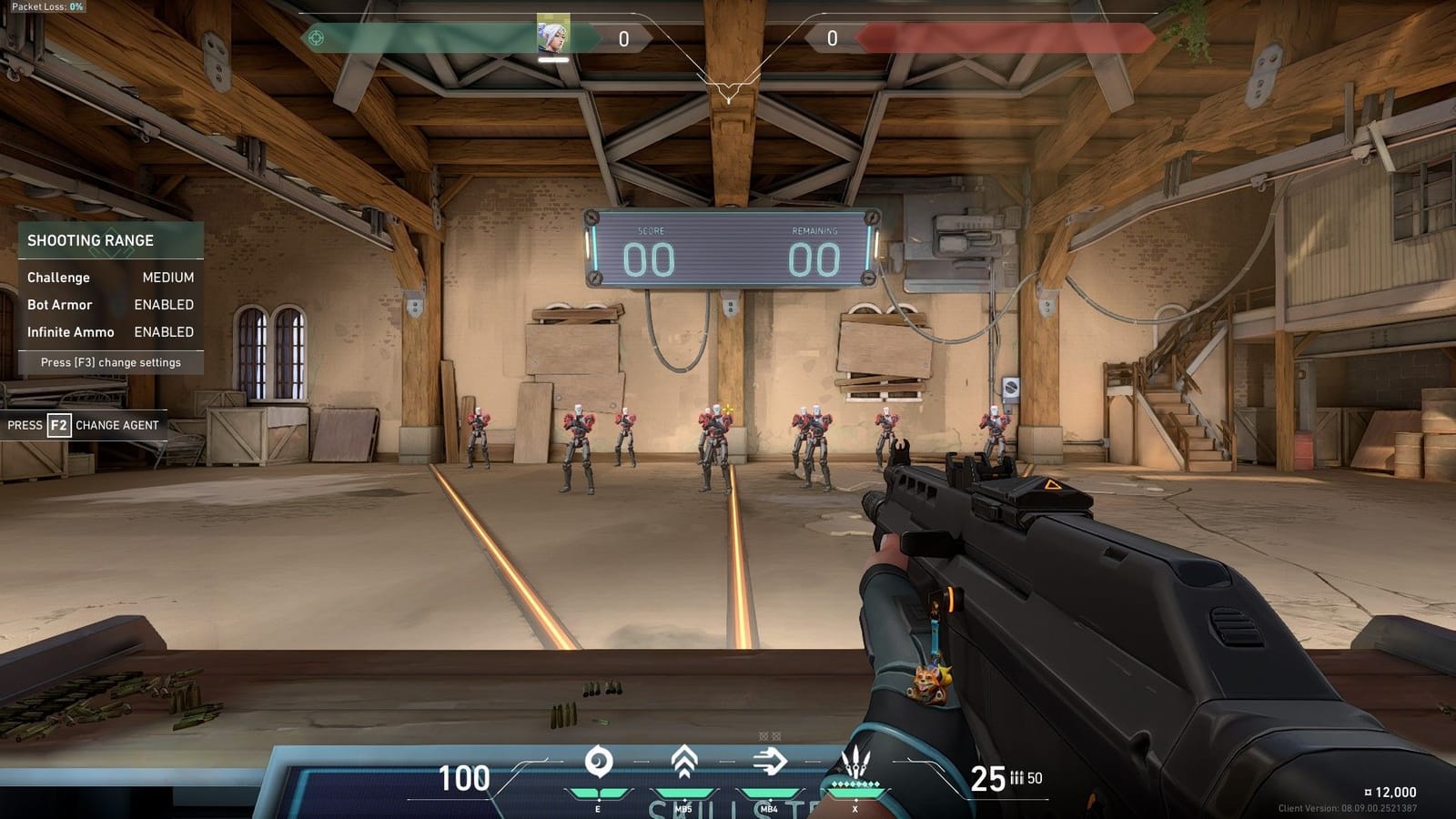Viewport: 1456px width, 819px height.
Task: Open settings via the F3 change settings prompt
Action: [x=109, y=362]
